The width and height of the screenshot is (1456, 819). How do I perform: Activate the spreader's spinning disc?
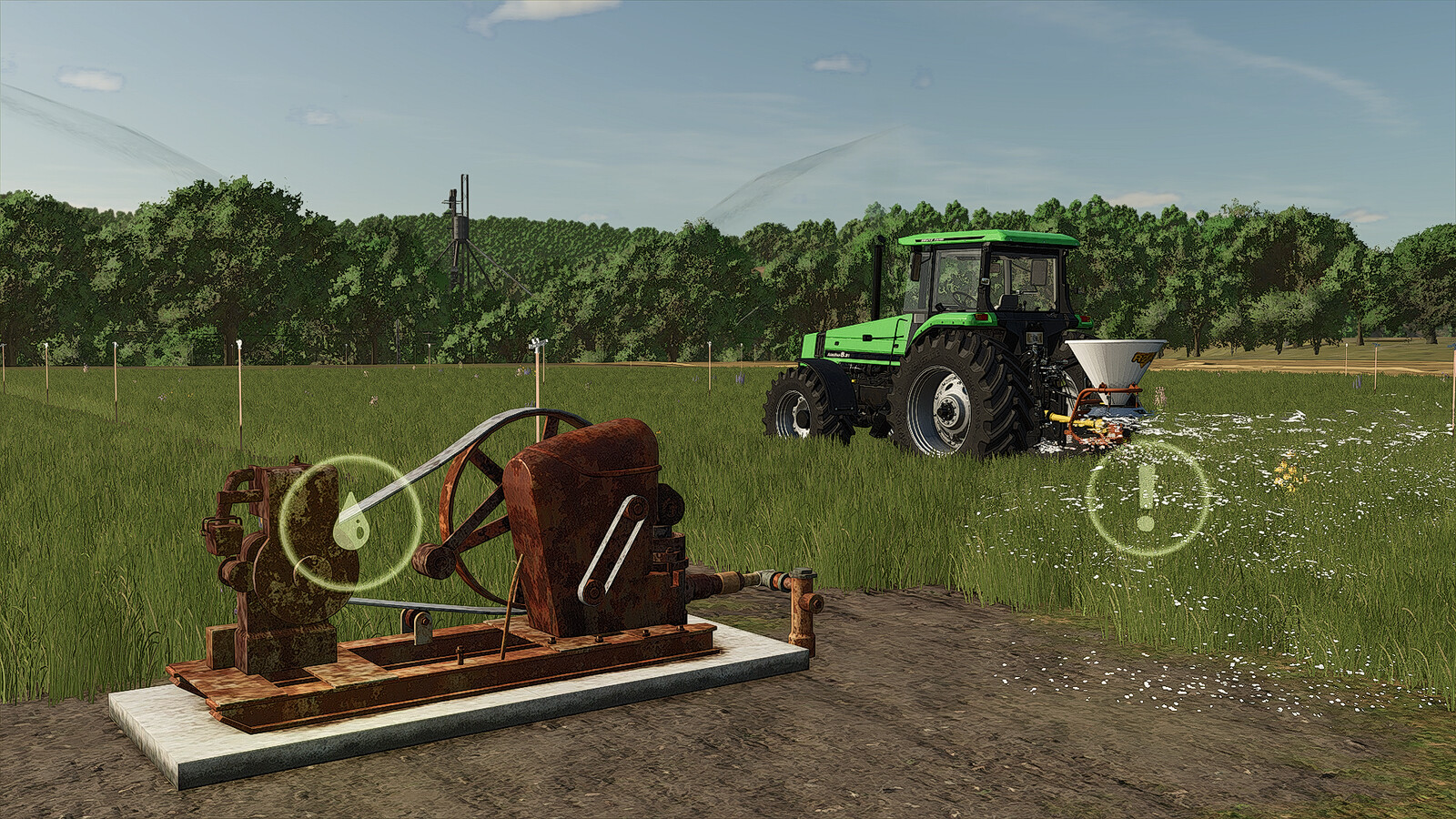pyautogui.click(x=1117, y=410)
